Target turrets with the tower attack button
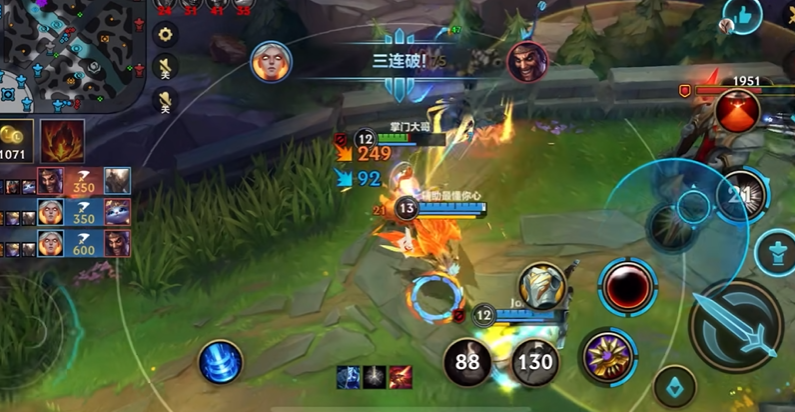Screen dimensions: 795x412 tap(776, 253)
